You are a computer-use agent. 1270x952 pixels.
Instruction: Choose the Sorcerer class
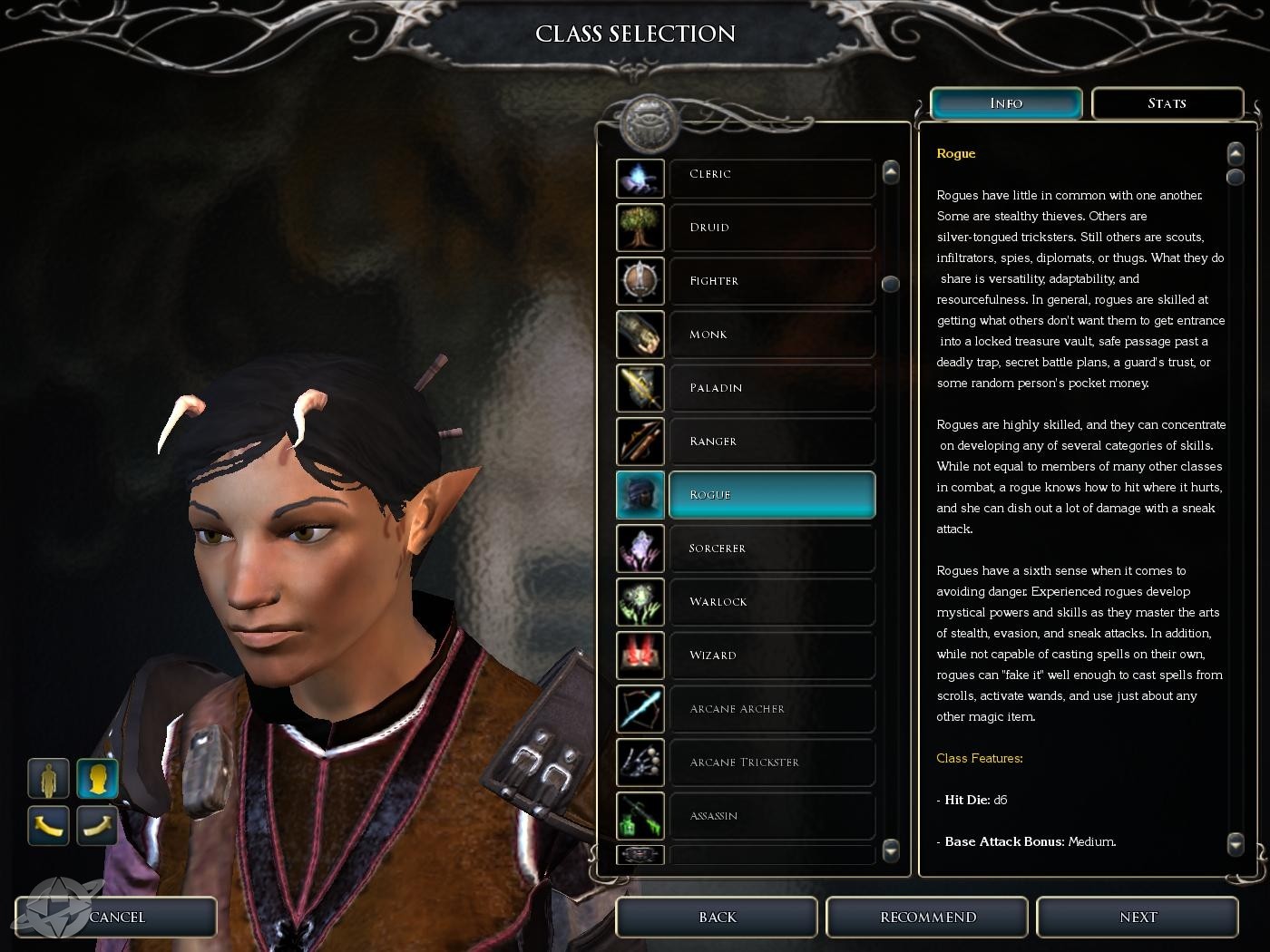tap(771, 549)
